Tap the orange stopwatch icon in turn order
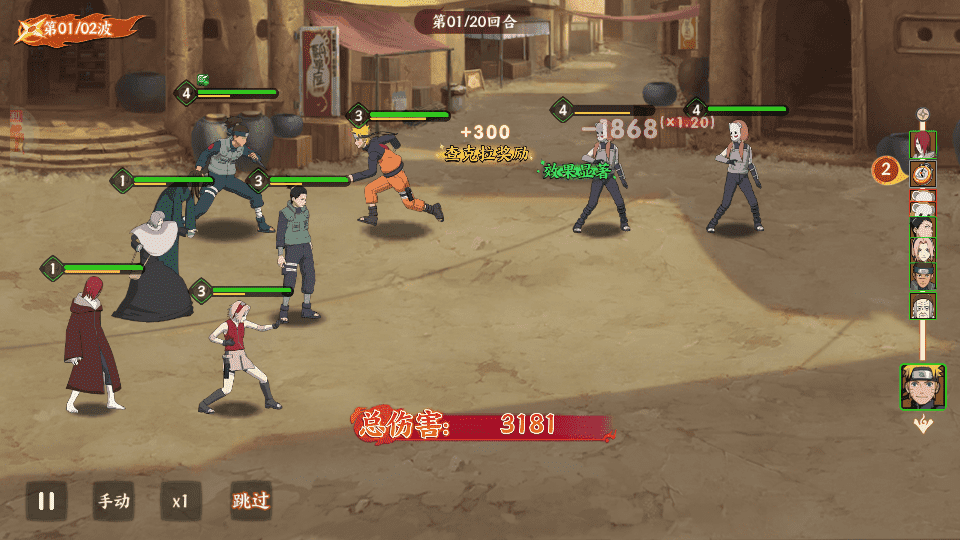The width and height of the screenshot is (960, 540). [922, 172]
